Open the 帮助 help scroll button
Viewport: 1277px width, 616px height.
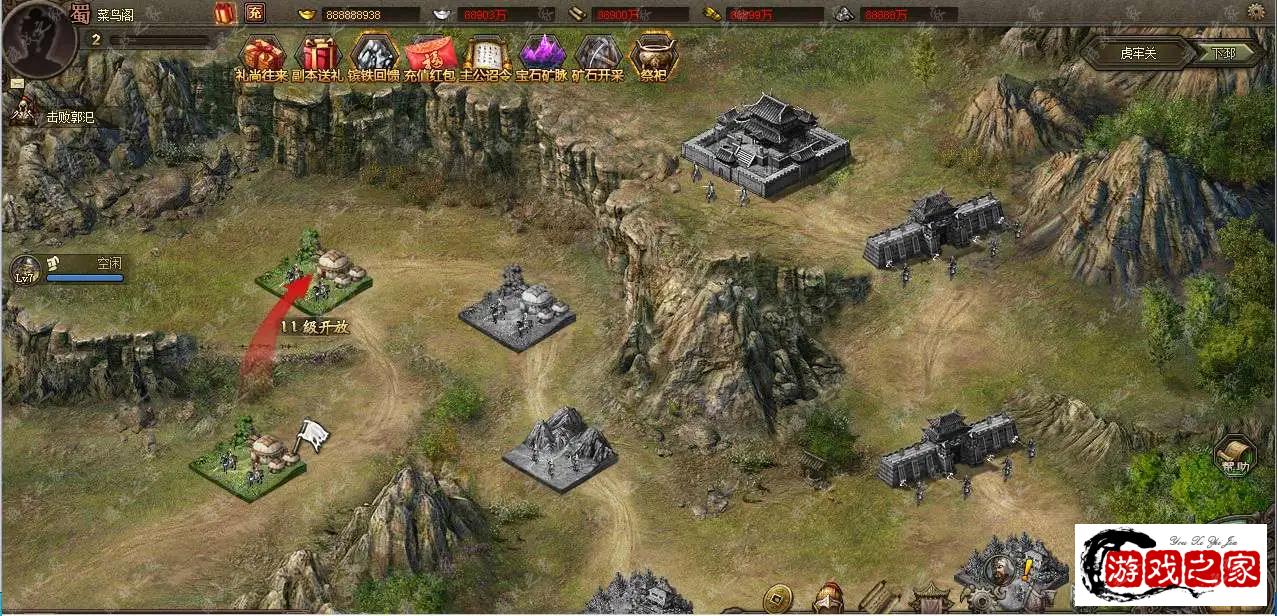[1235, 456]
